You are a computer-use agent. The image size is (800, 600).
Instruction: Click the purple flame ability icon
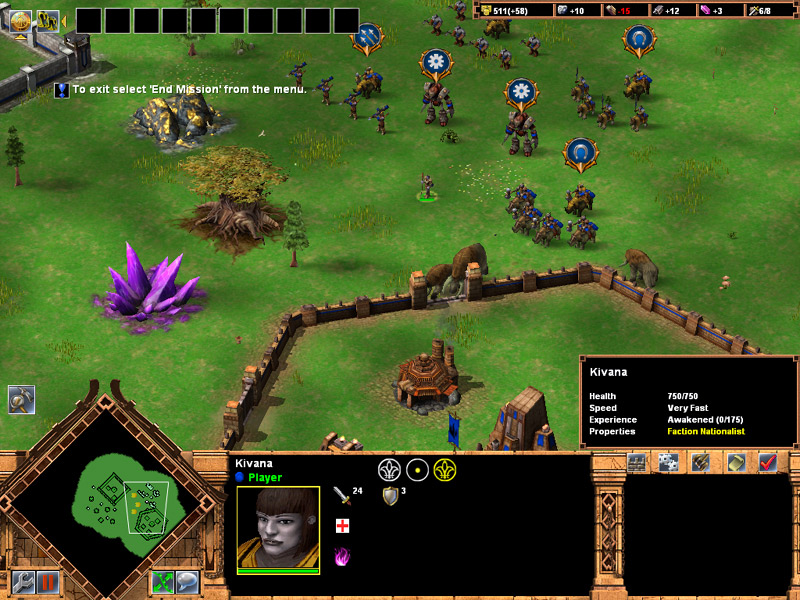(x=341, y=555)
